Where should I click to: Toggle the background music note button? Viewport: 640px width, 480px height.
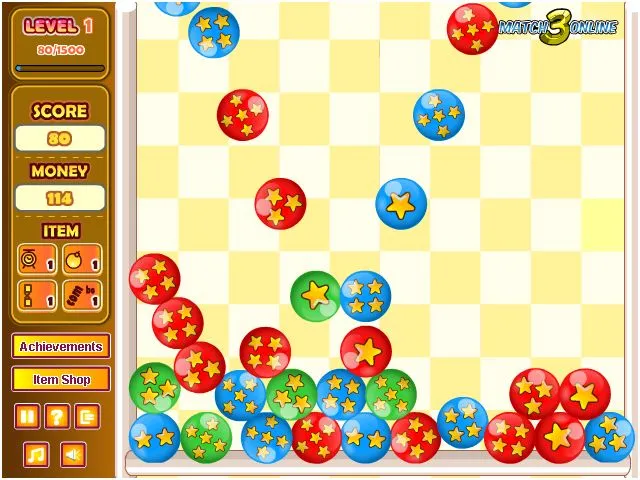click(x=36, y=455)
